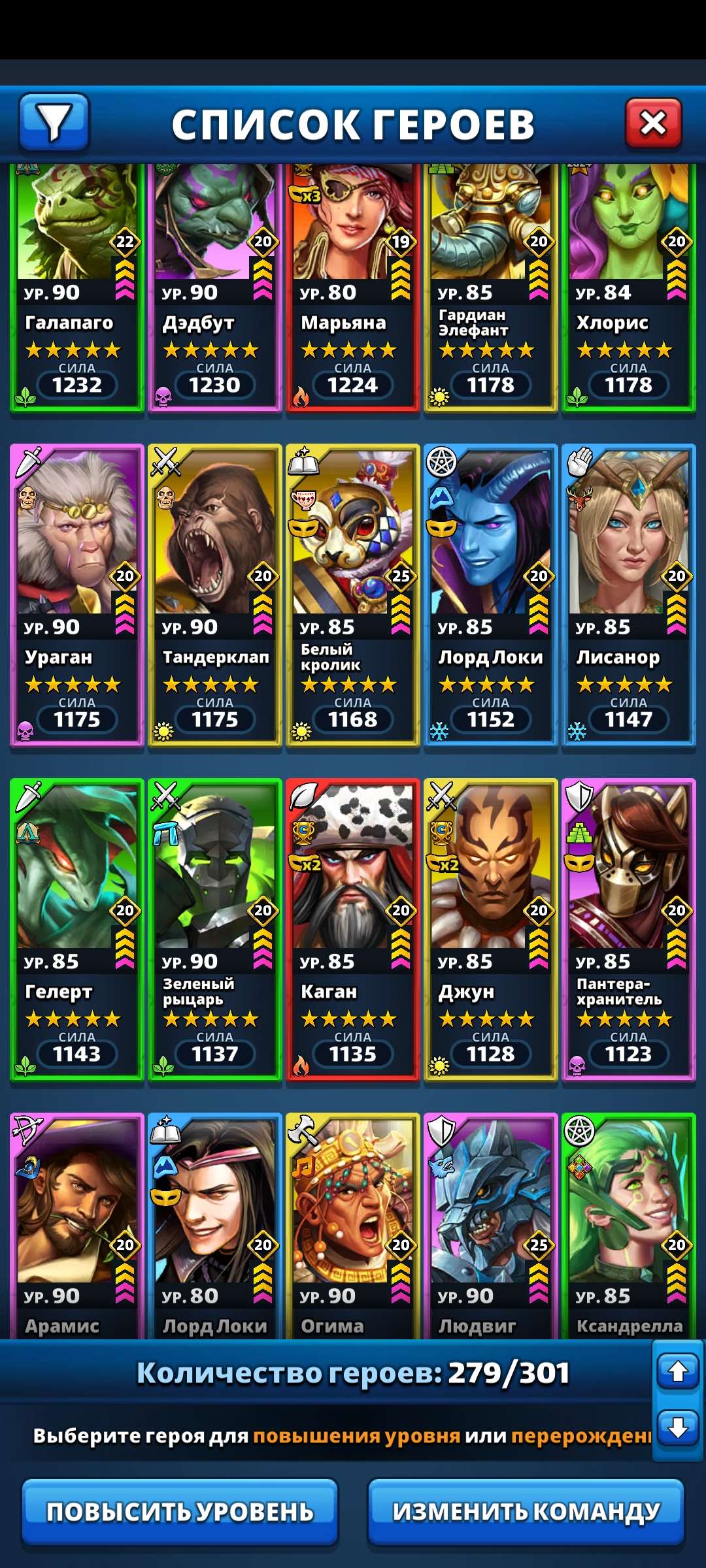Select the Пантера-хранитель card
Viewport: 706px width, 1568px height.
(x=629, y=929)
